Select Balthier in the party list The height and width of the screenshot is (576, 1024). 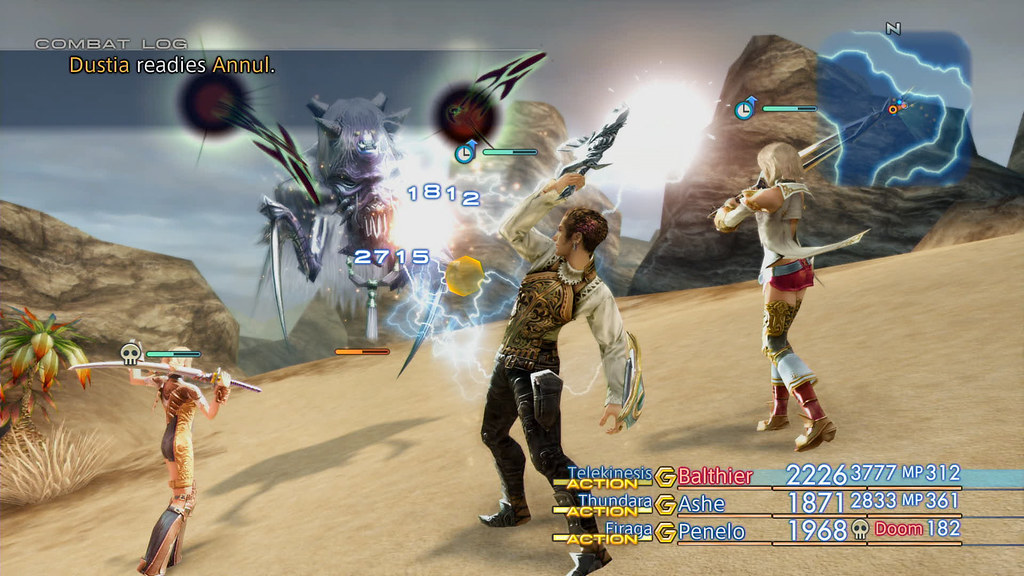pyautogui.click(x=716, y=475)
